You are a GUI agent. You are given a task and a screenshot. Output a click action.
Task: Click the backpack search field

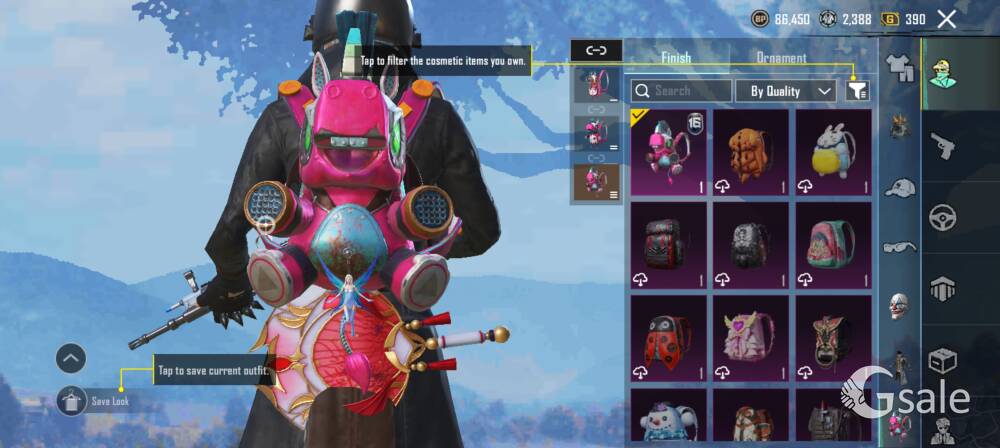click(x=681, y=91)
